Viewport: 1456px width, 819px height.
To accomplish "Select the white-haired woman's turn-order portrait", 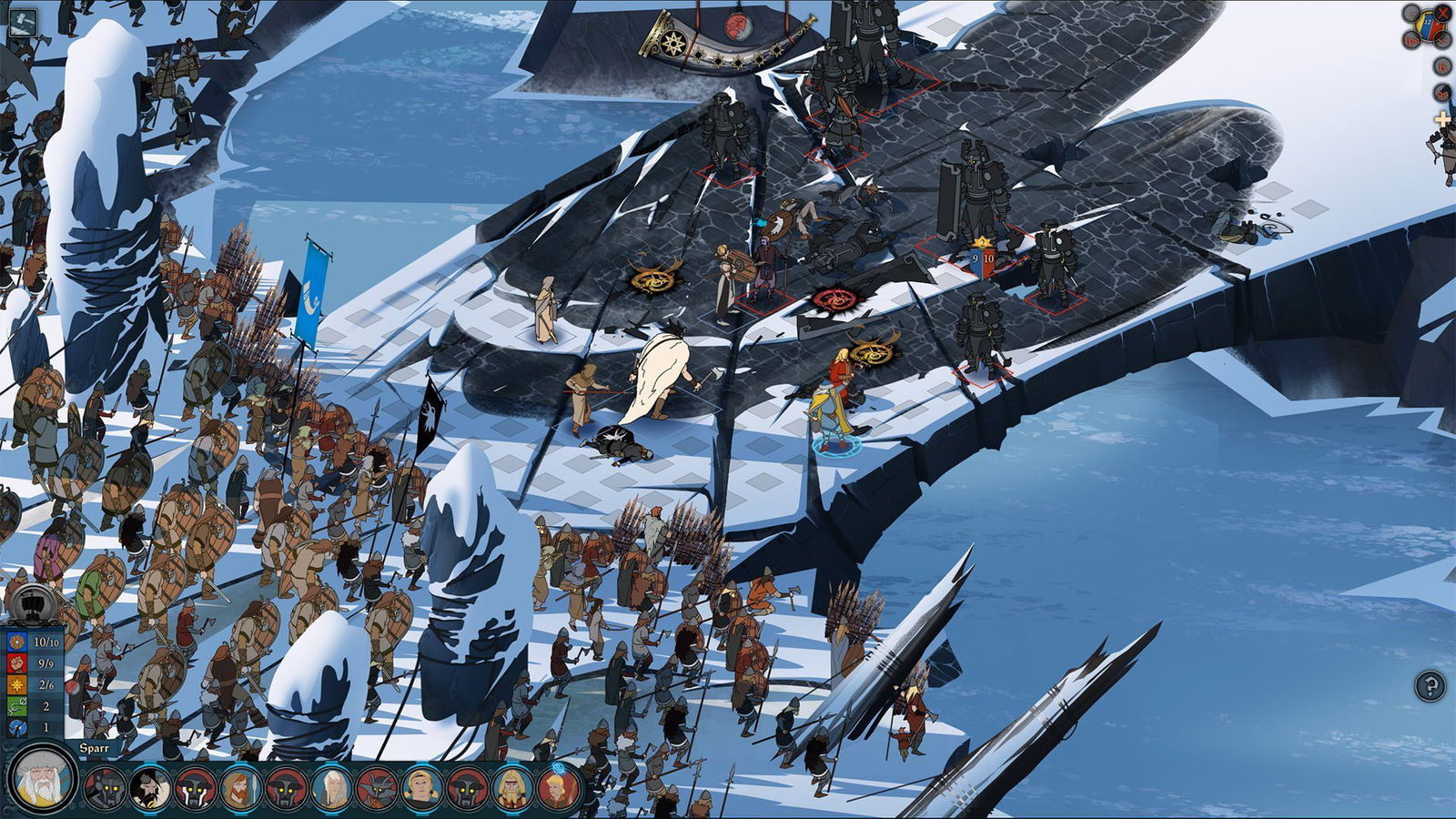I will click(331, 788).
